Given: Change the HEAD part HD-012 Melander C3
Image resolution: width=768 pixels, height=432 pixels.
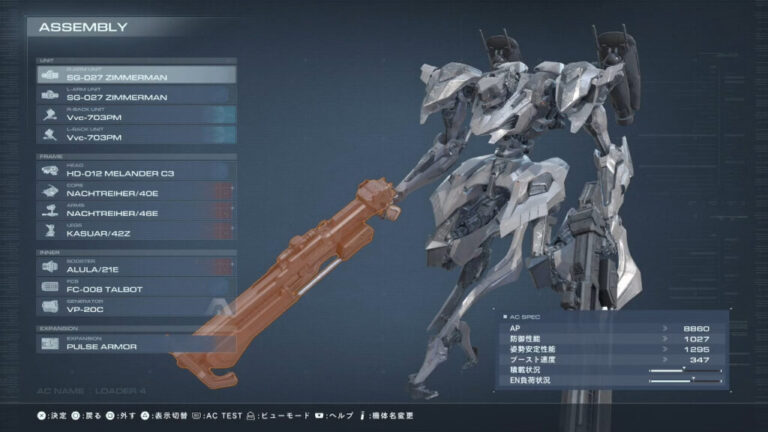Looking at the screenshot, I should 136,172.
